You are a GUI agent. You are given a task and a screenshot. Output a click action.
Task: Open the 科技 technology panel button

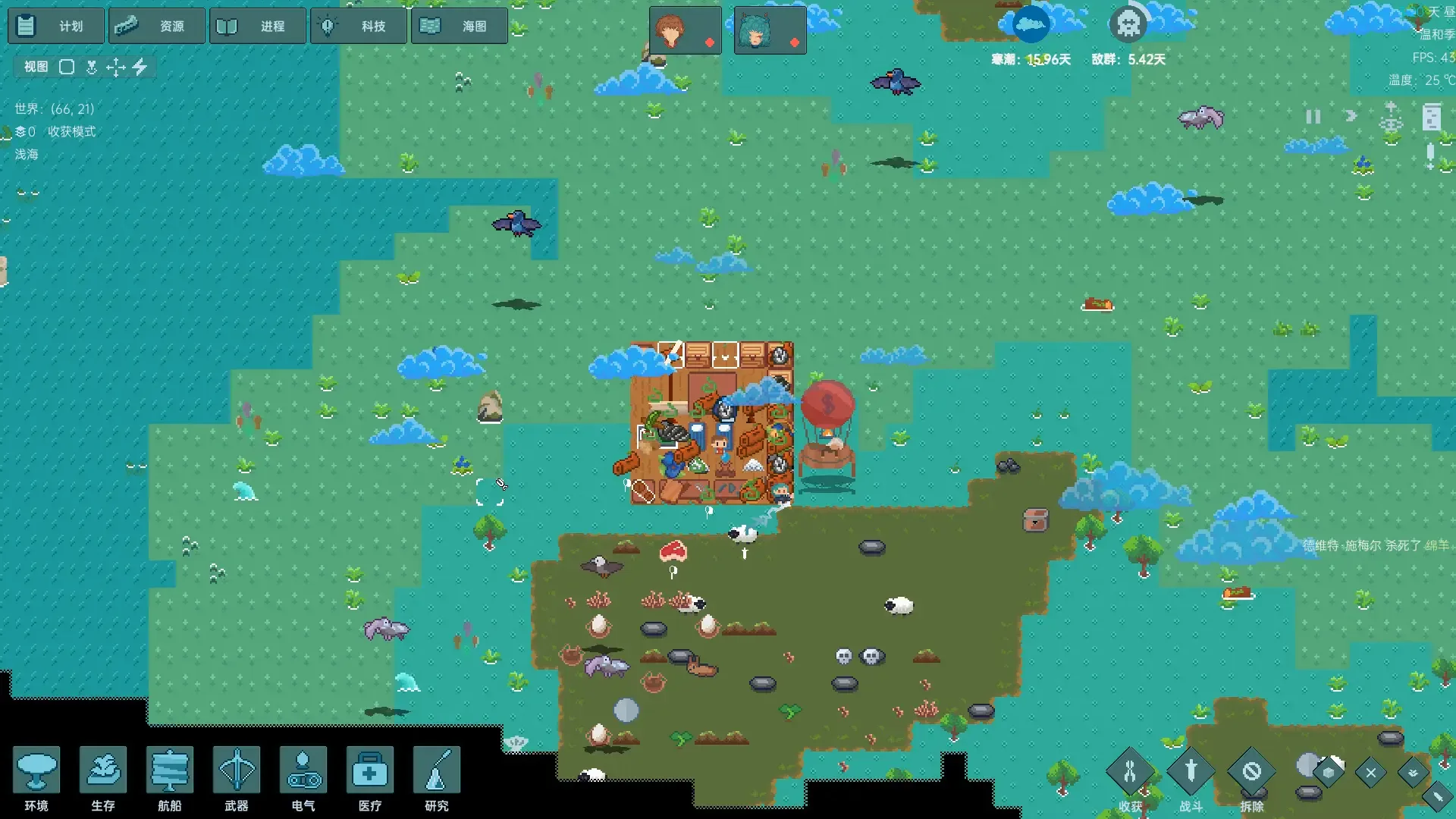(358, 25)
